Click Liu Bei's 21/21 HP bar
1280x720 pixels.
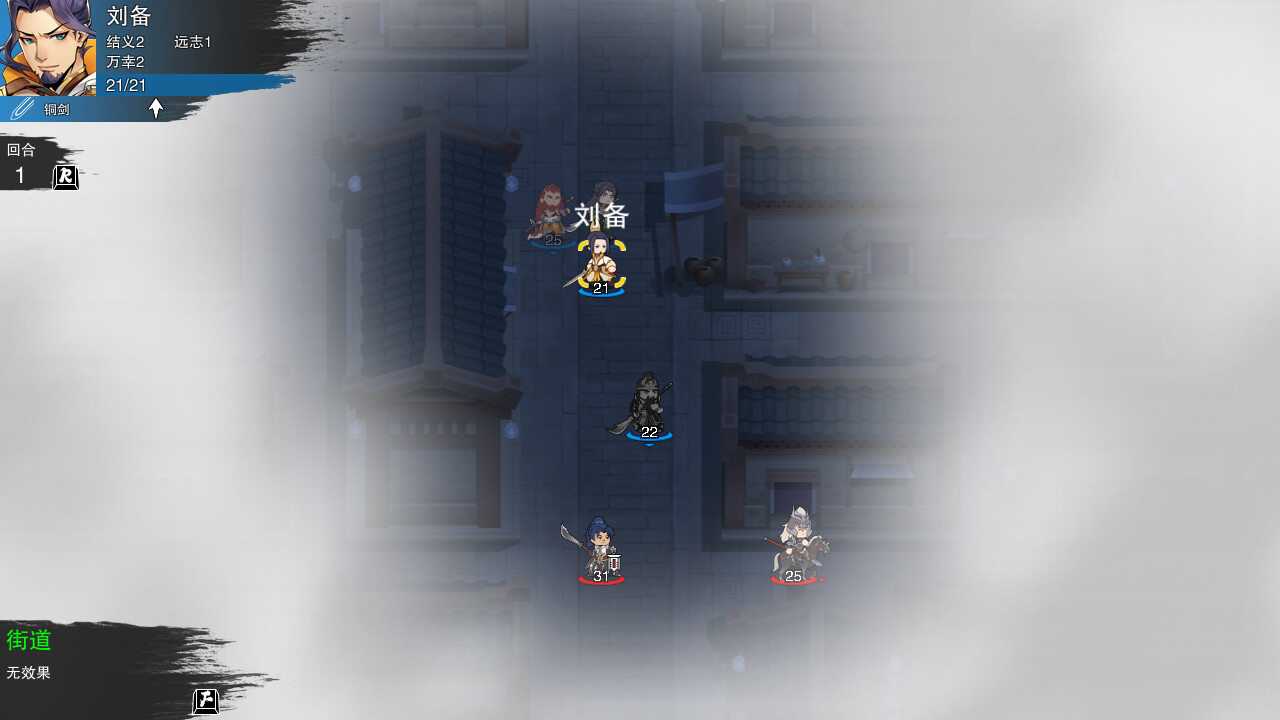point(126,85)
